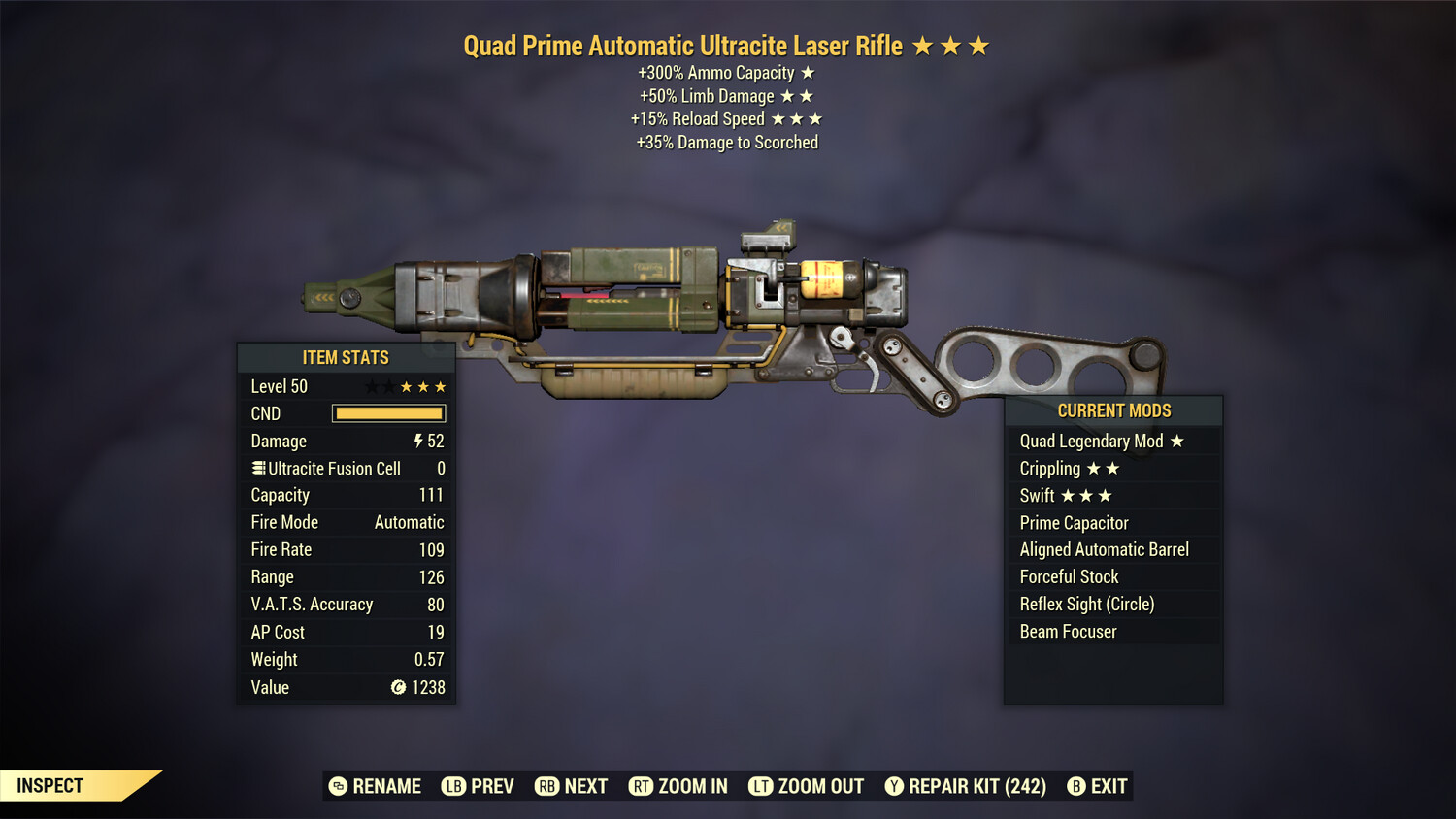
Task: Expand the ITEM STATS panel header
Action: pyautogui.click(x=346, y=357)
